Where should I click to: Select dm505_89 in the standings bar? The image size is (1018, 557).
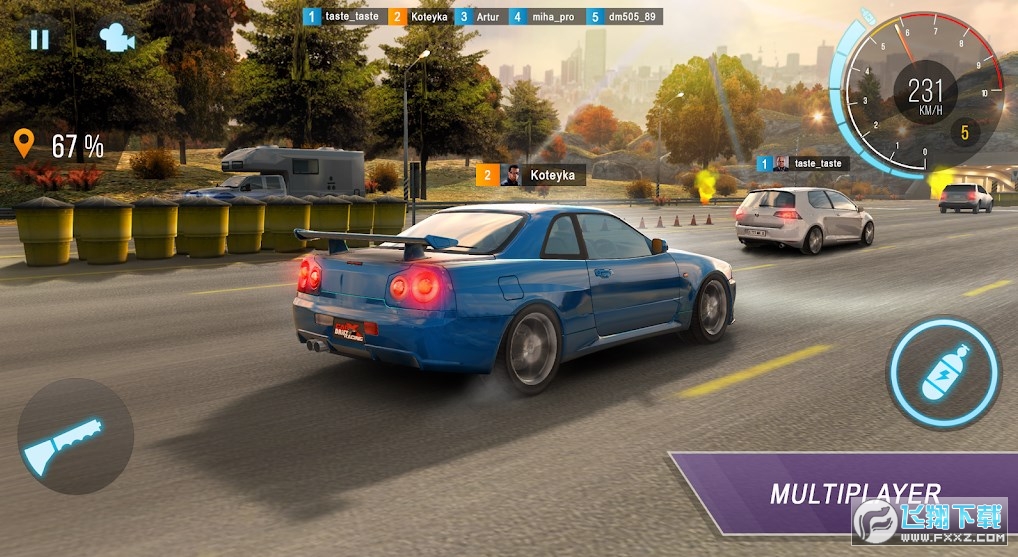click(625, 17)
